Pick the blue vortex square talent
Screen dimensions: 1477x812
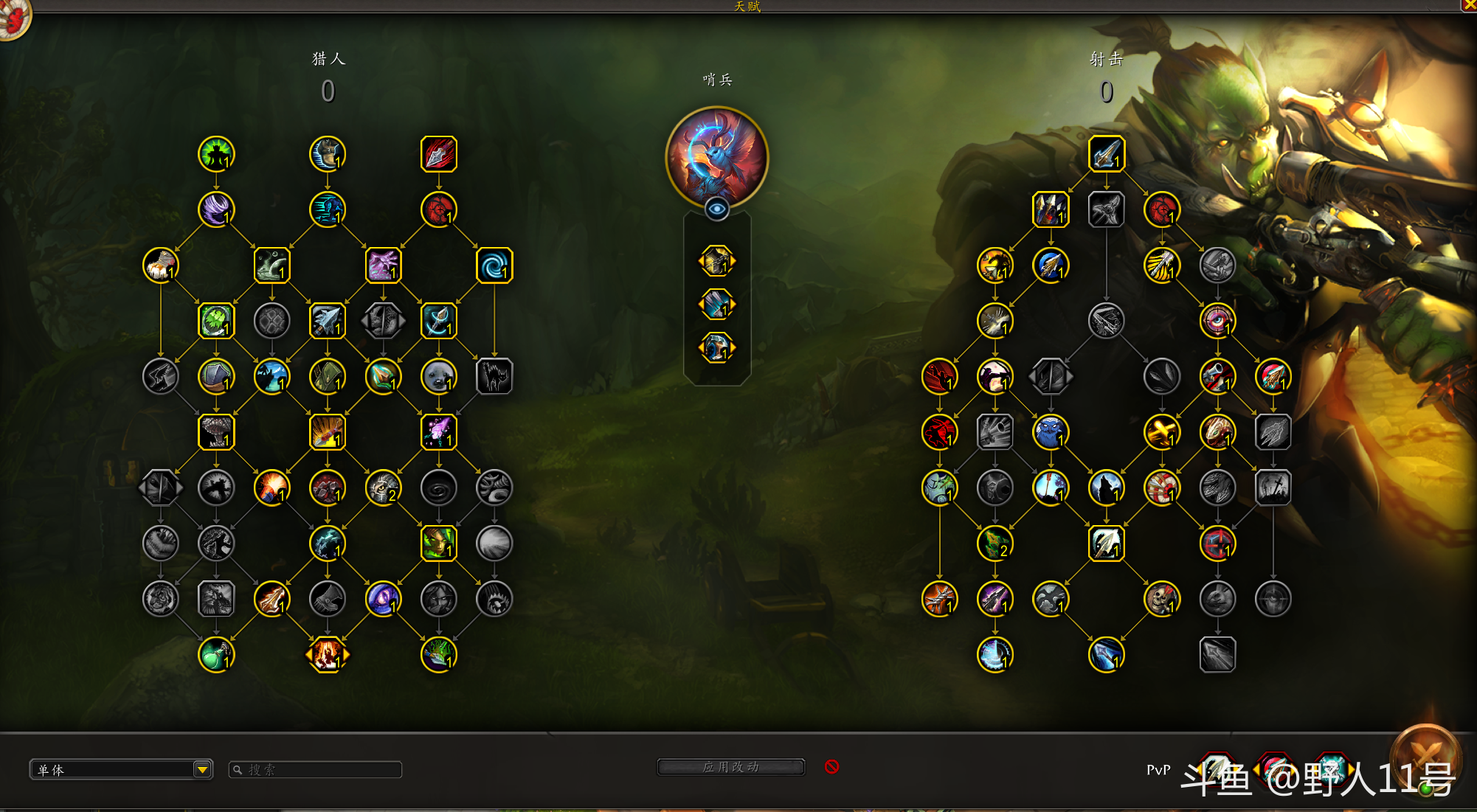click(494, 266)
